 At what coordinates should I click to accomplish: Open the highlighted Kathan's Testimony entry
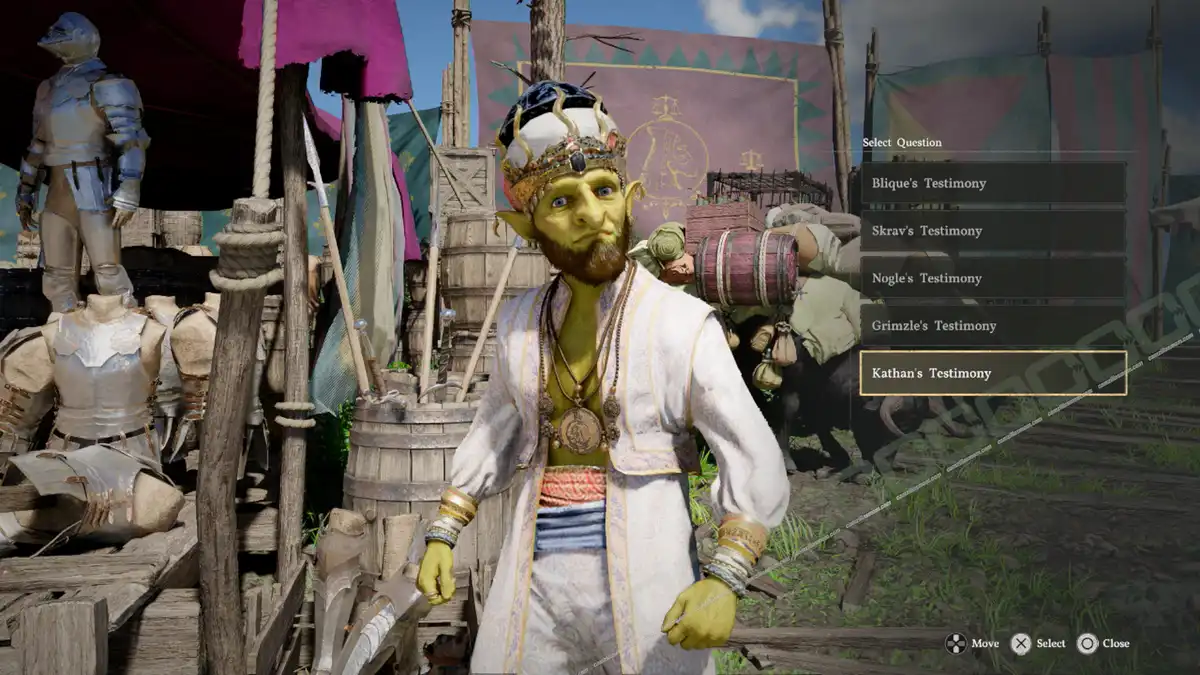[x=992, y=373]
